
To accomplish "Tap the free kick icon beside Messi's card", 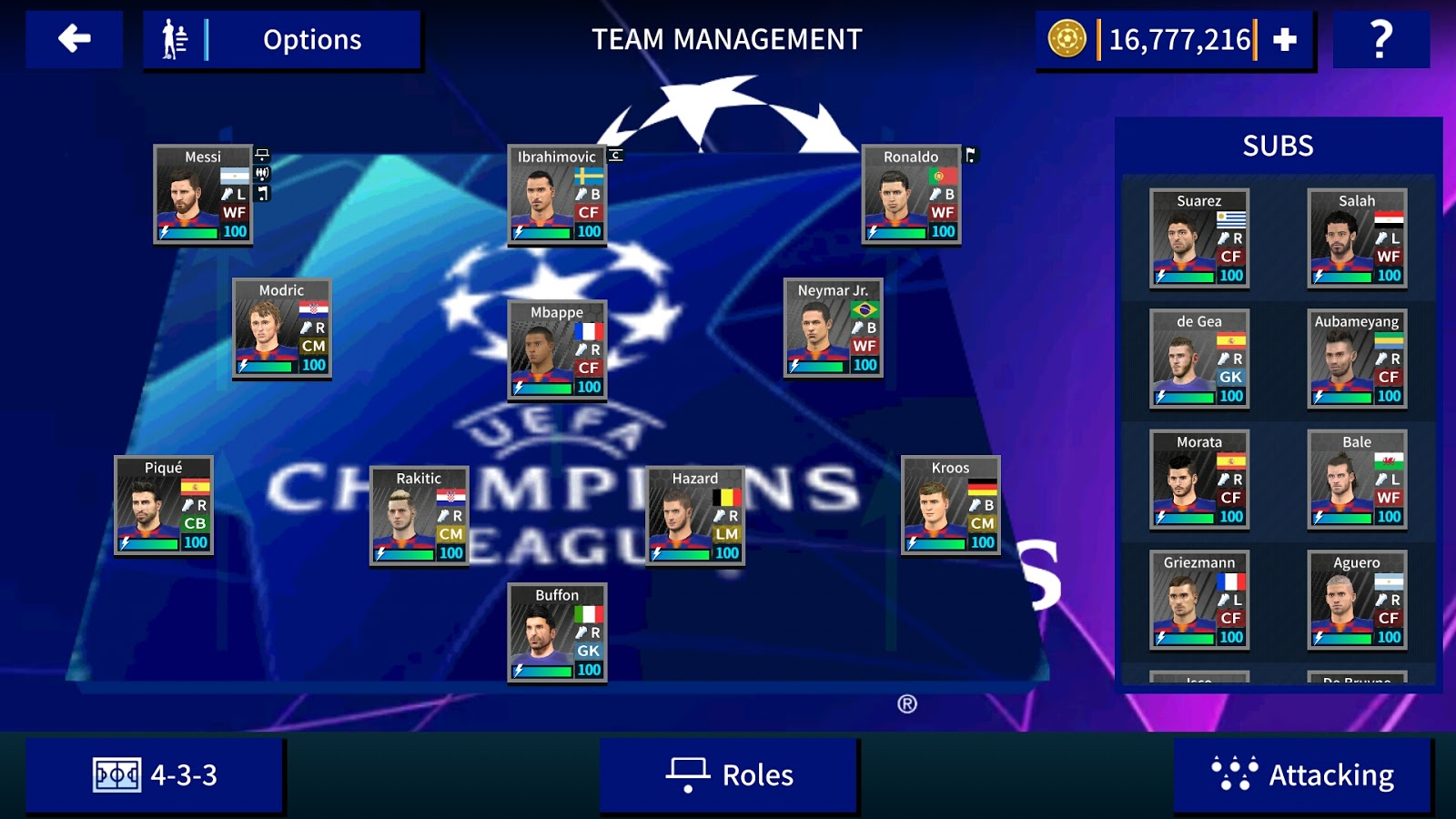I will pos(262,174).
